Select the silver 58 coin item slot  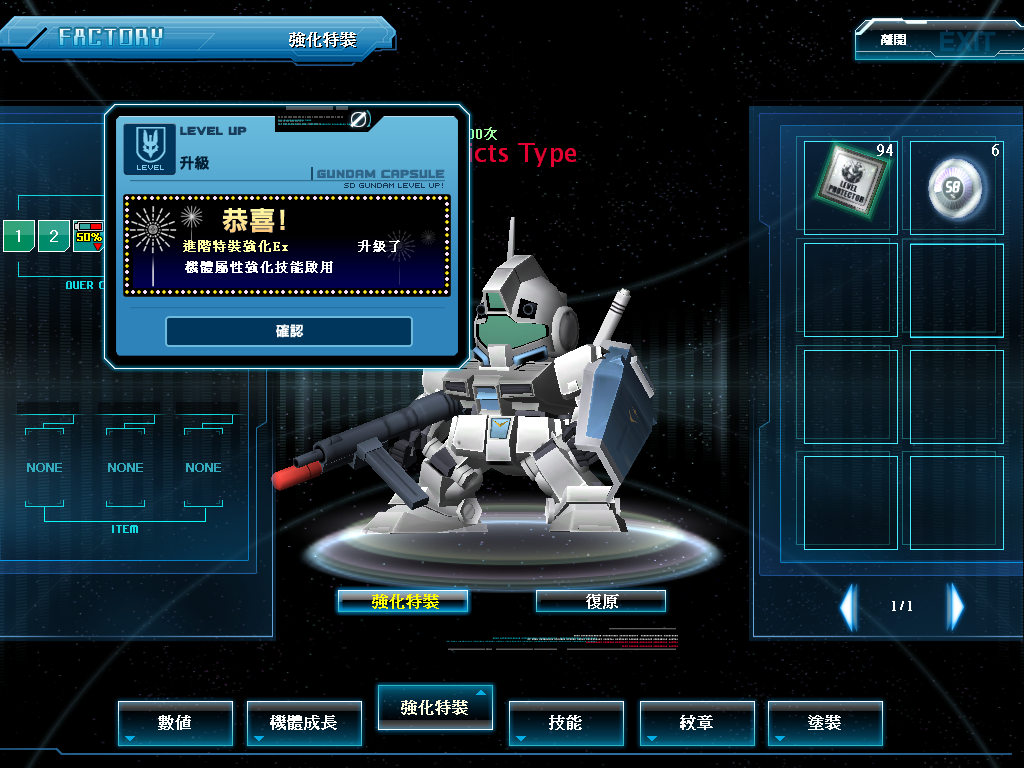956,186
